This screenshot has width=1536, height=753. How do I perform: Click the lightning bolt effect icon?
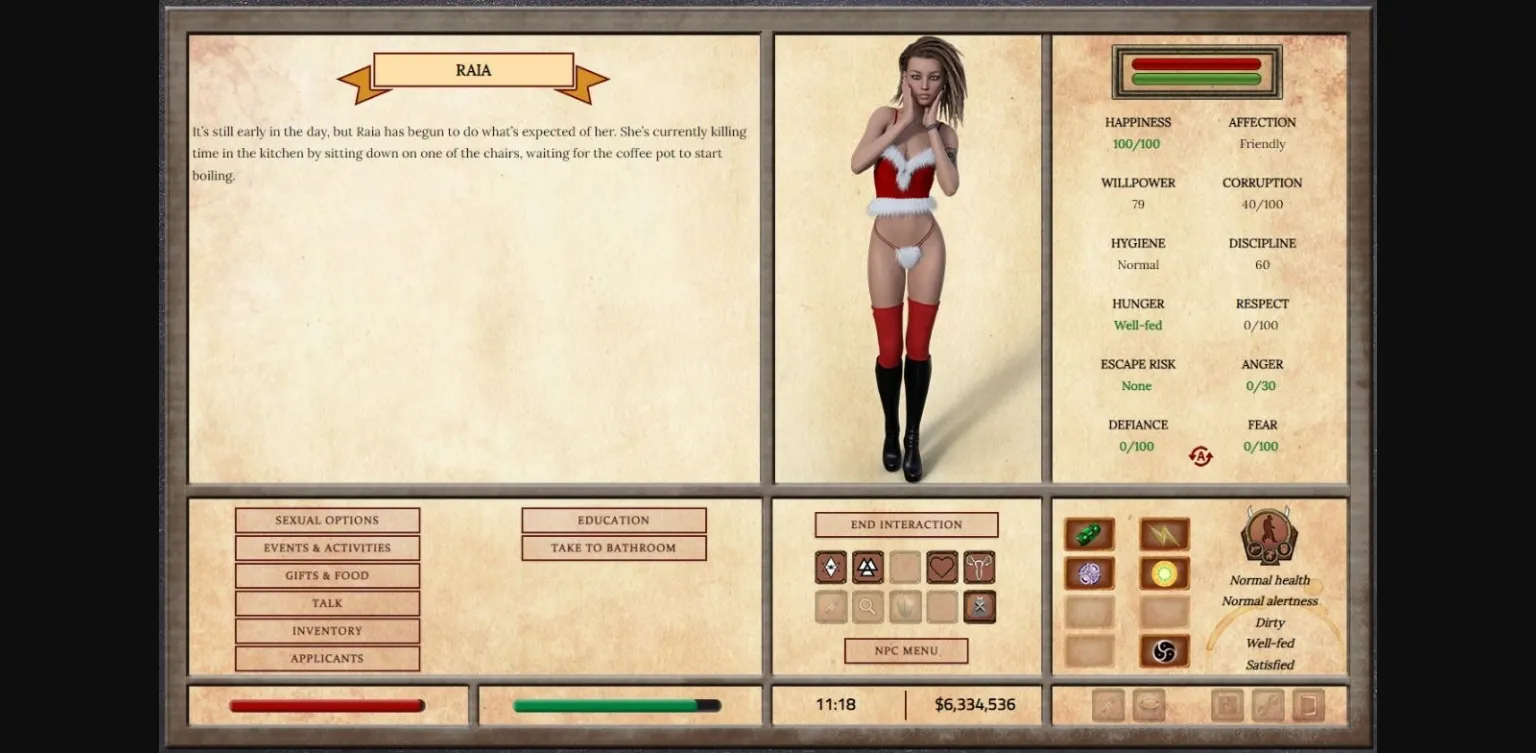pos(1163,534)
